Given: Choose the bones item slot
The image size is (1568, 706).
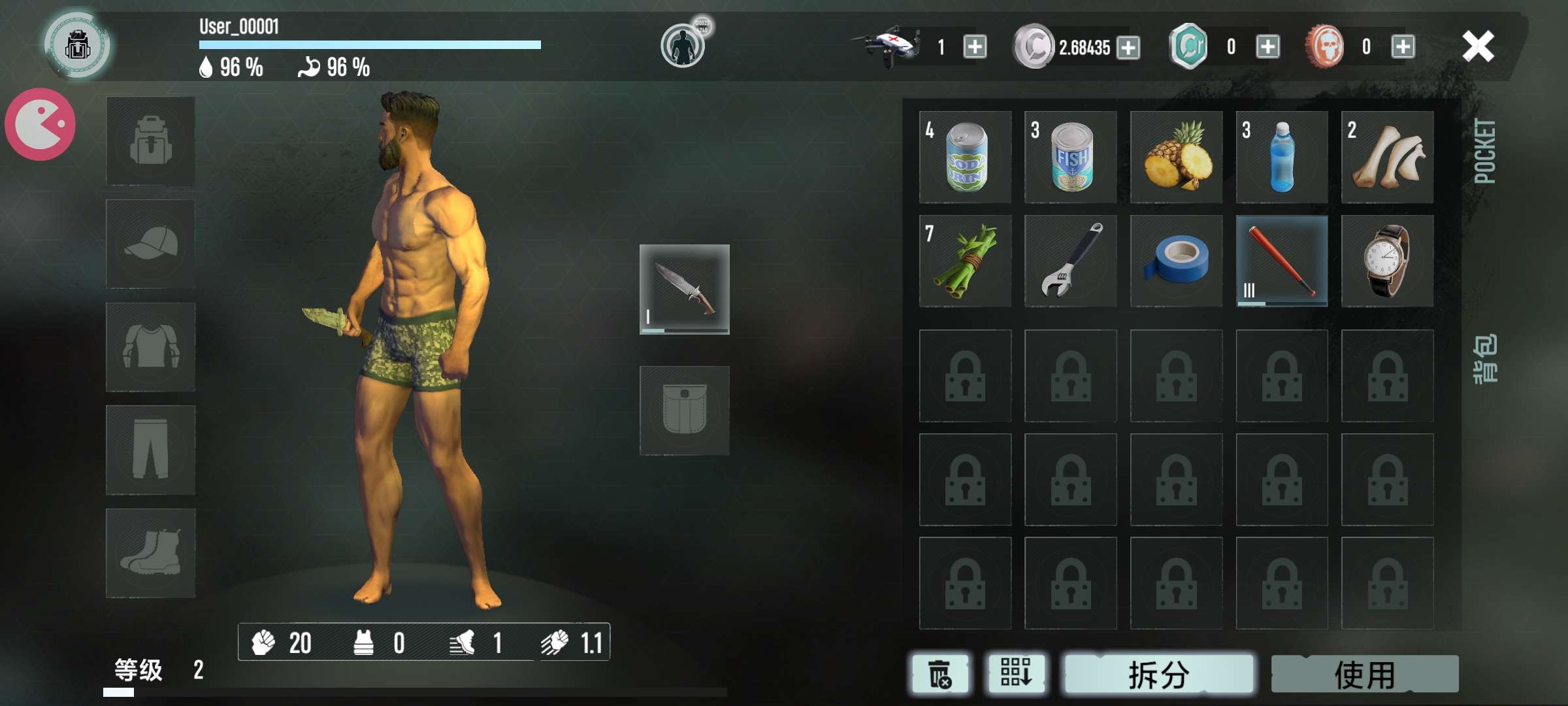Looking at the screenshot, I should 1387,157.
